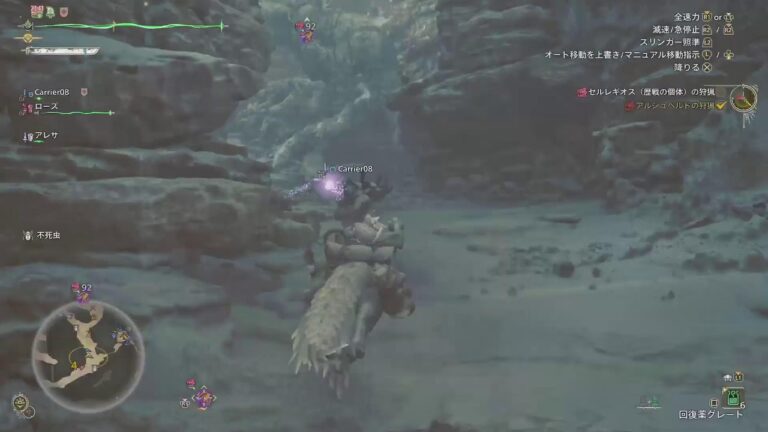Image resolution: width=768 pixels, height=432 pixels.
Task: Select the Mega Potion item slot
Action: pos(734,397)
